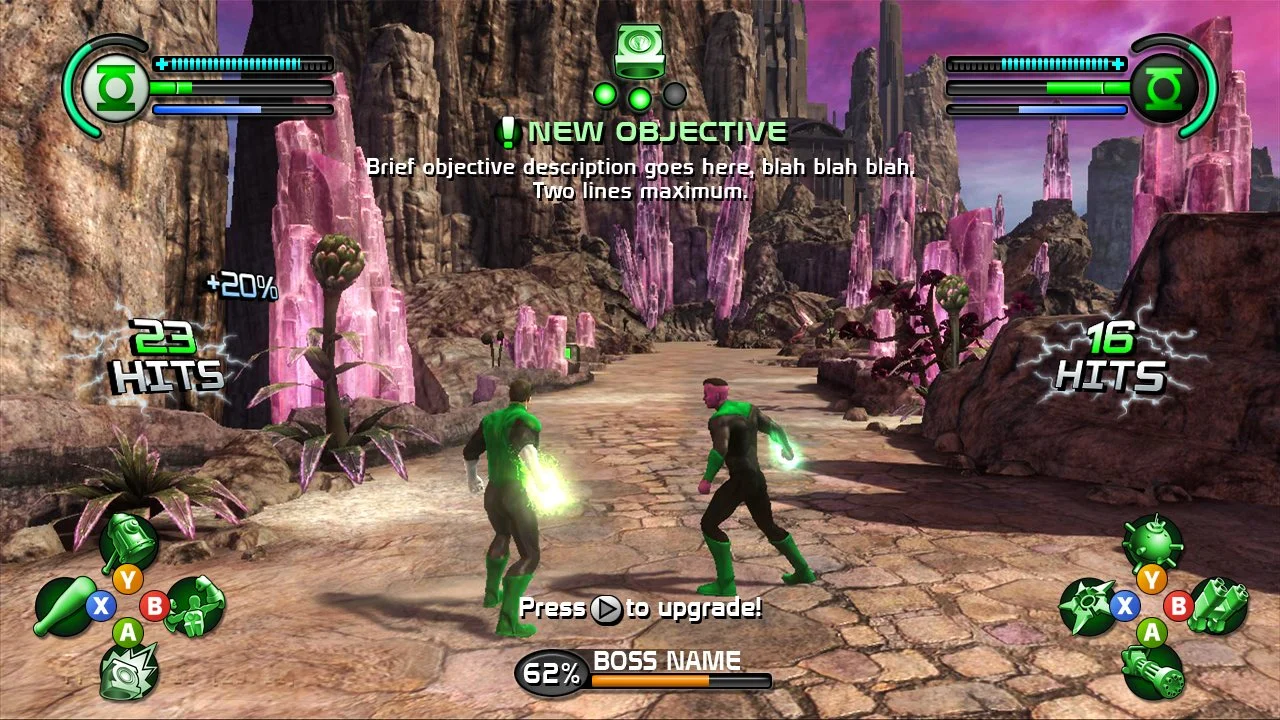Screen dimensions: 1280x720
Task: Throw the shuriken star construct
Action: coord(1090,606)
